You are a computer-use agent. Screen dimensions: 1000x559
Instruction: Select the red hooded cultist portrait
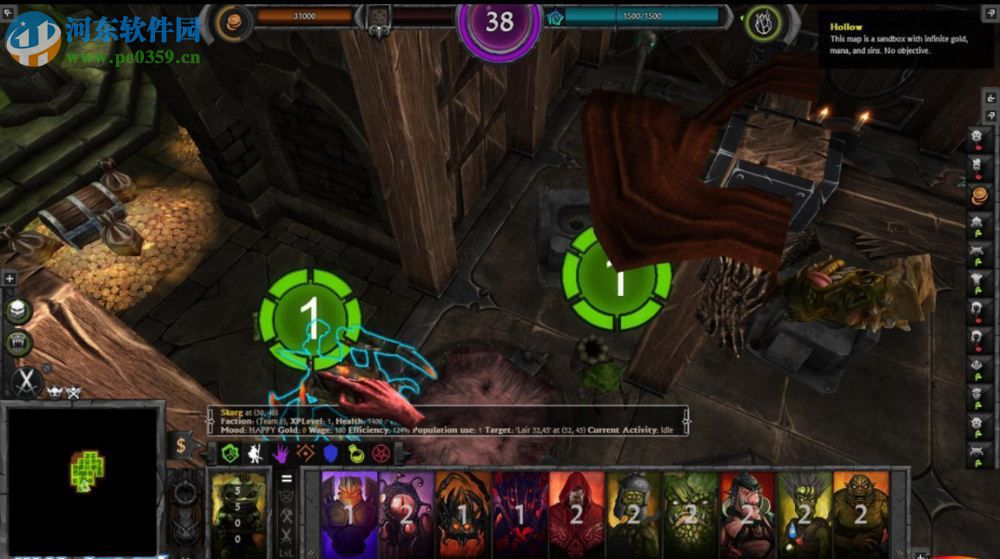point(576,514)
